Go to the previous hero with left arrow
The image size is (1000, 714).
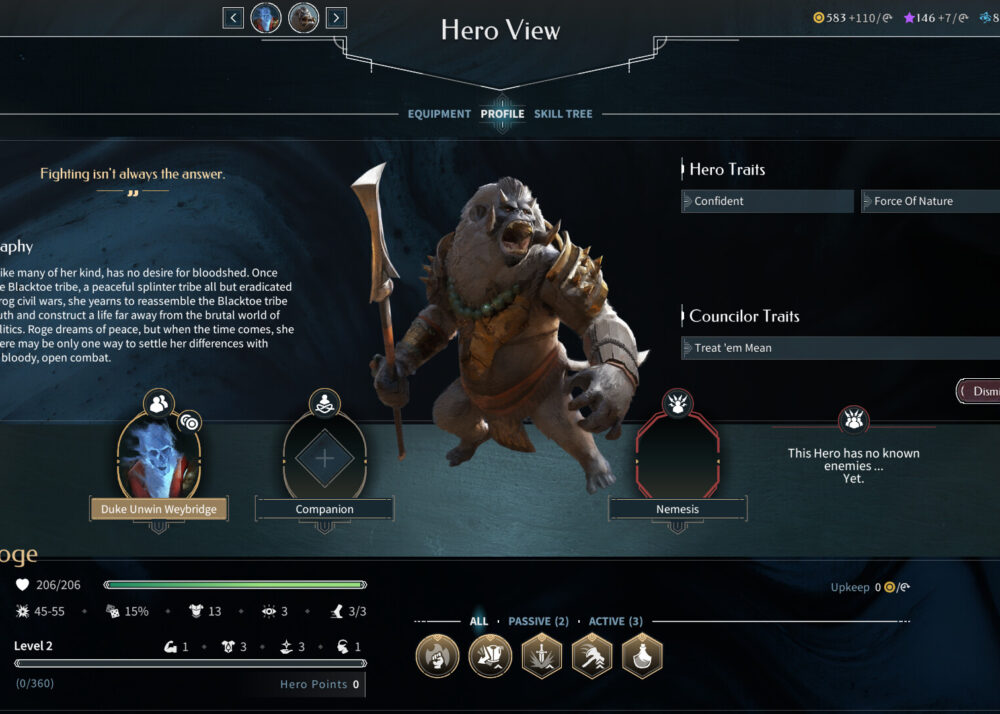(233, 17)
